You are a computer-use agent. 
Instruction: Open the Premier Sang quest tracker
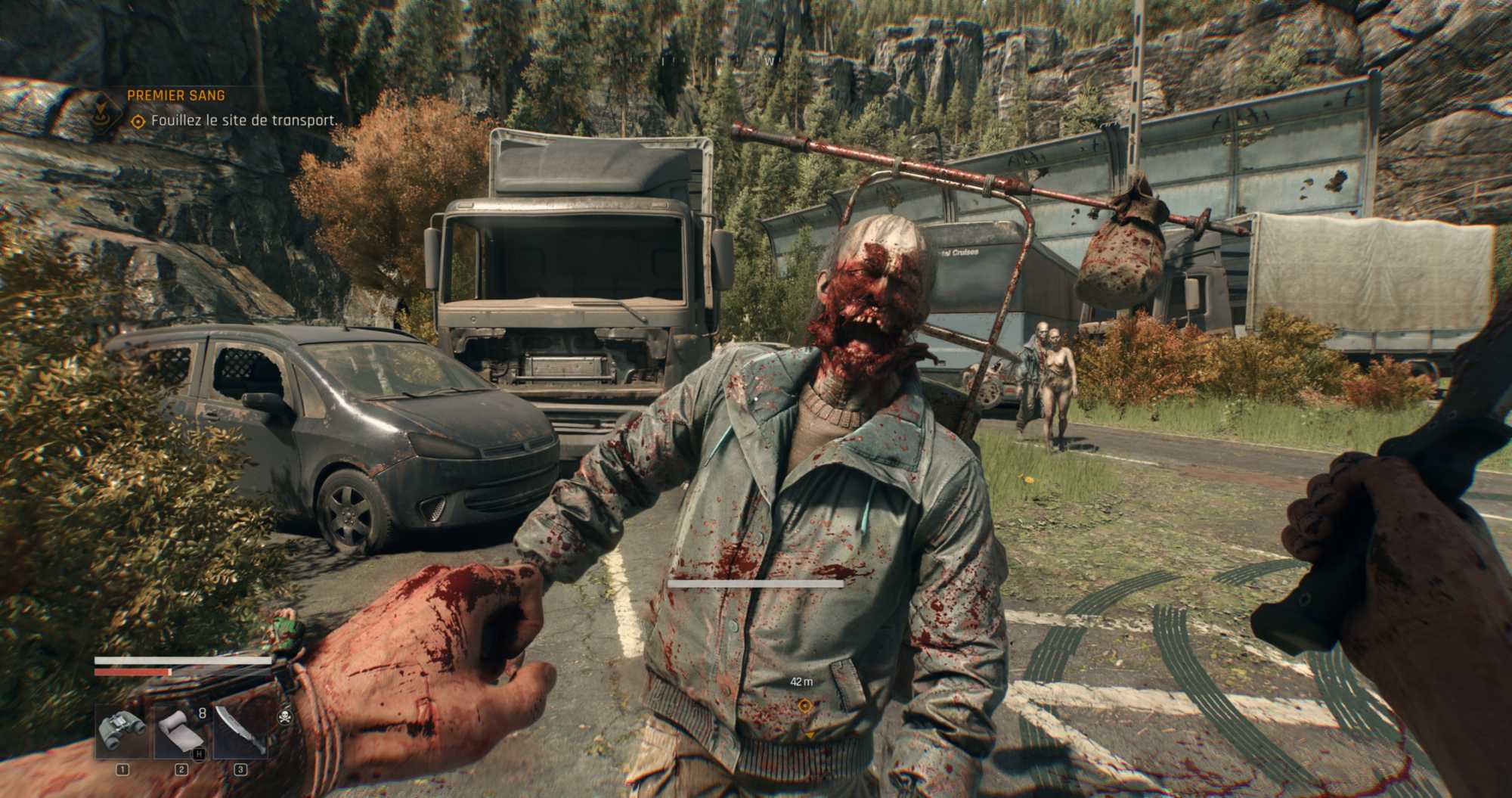point(175,96)
